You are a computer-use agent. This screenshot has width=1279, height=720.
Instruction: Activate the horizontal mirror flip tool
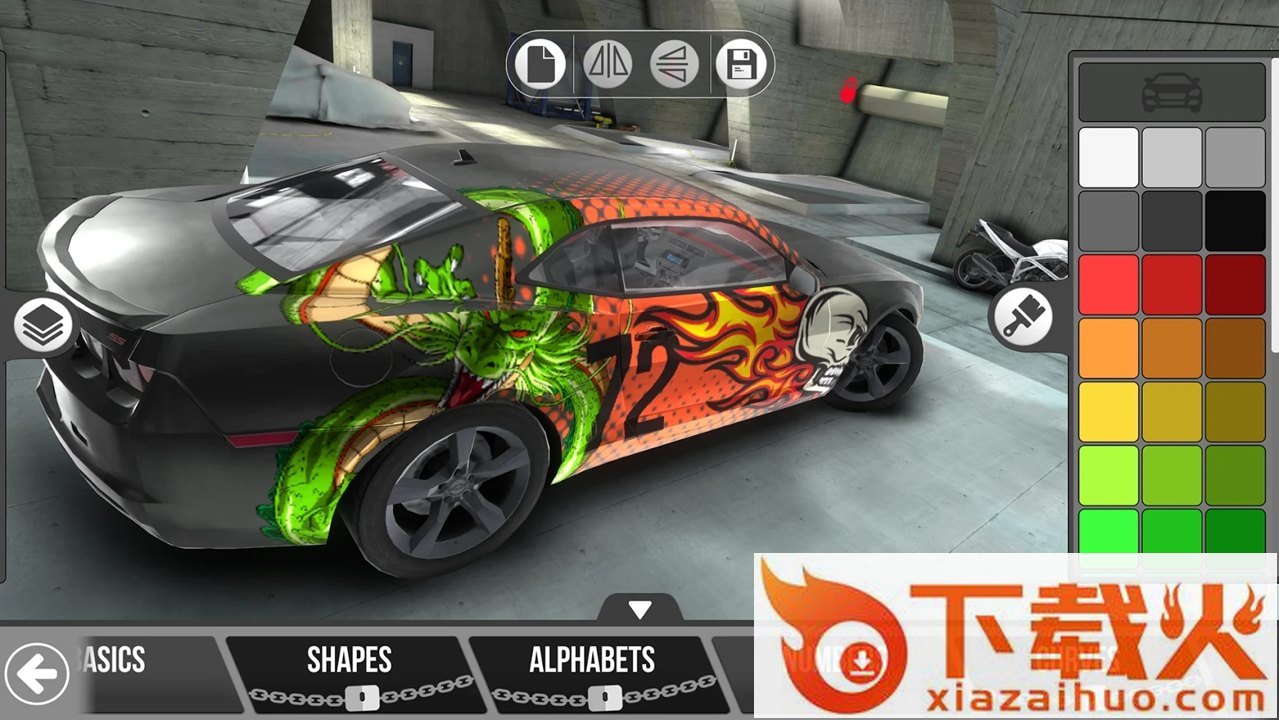[x=607, y=65]
